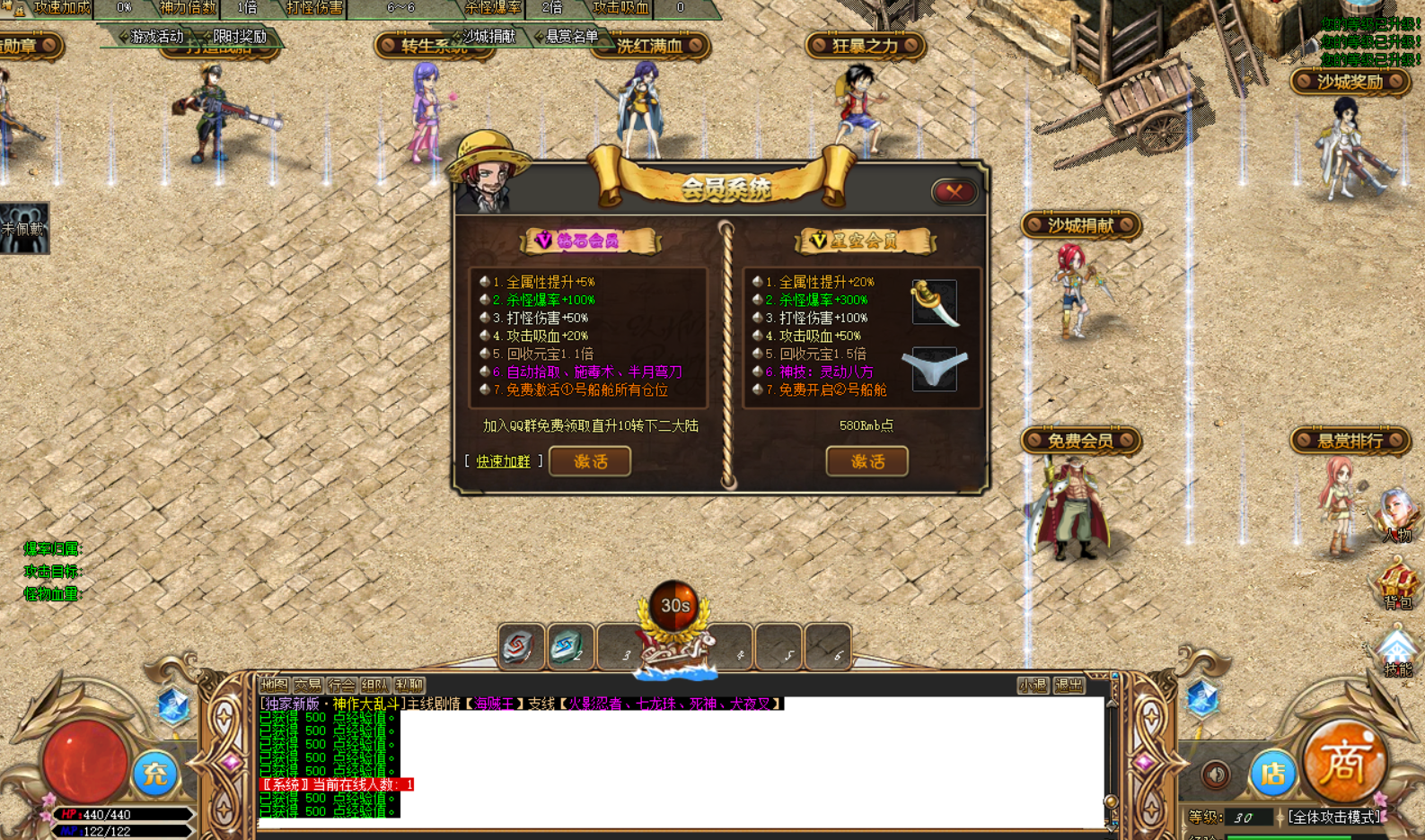
Task: Click the 小退 return-to-character-select button
Action: (x=1033, y=686)
